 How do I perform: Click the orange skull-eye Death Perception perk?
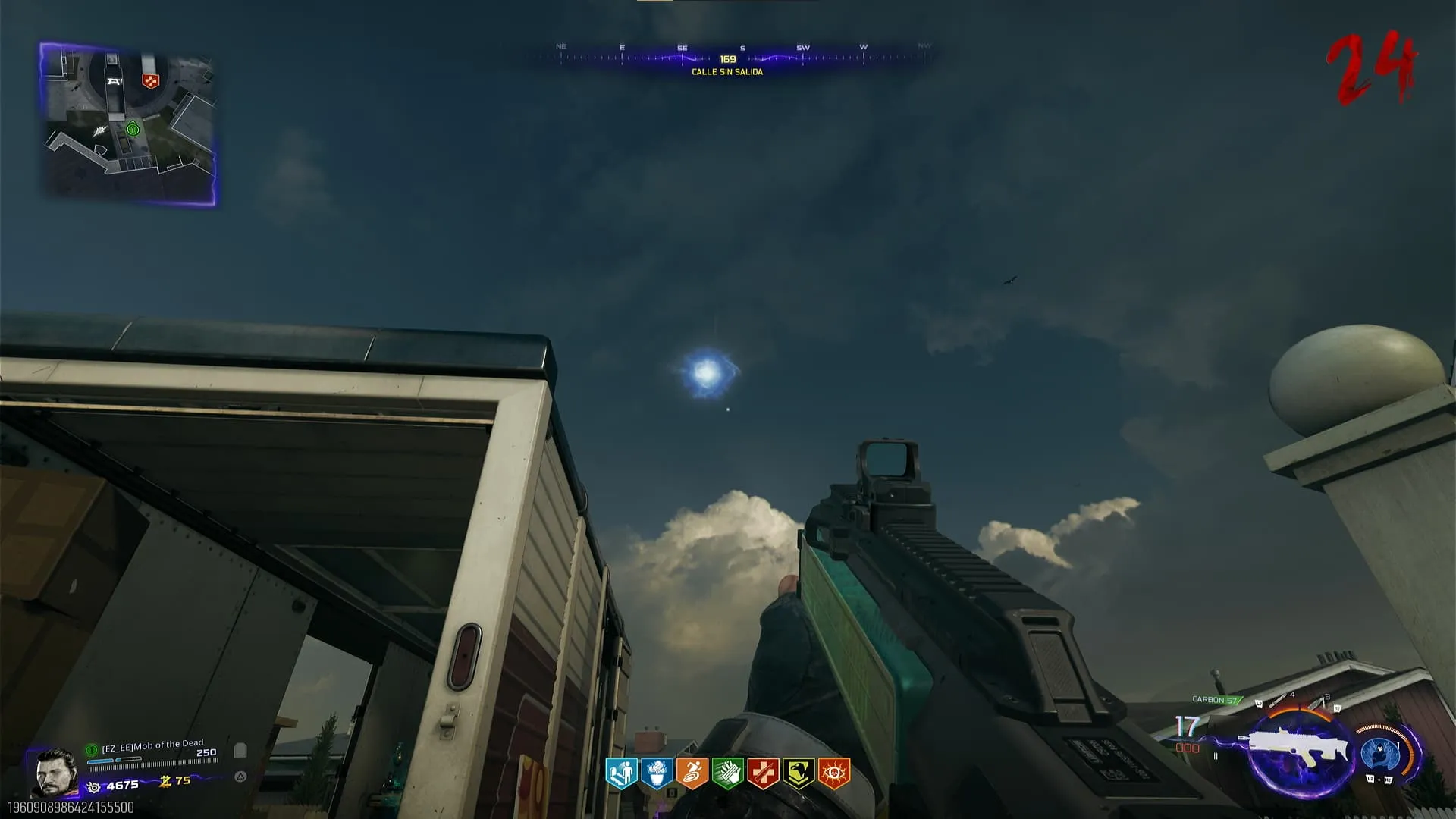pyautogui.click(x=834, y=773)
